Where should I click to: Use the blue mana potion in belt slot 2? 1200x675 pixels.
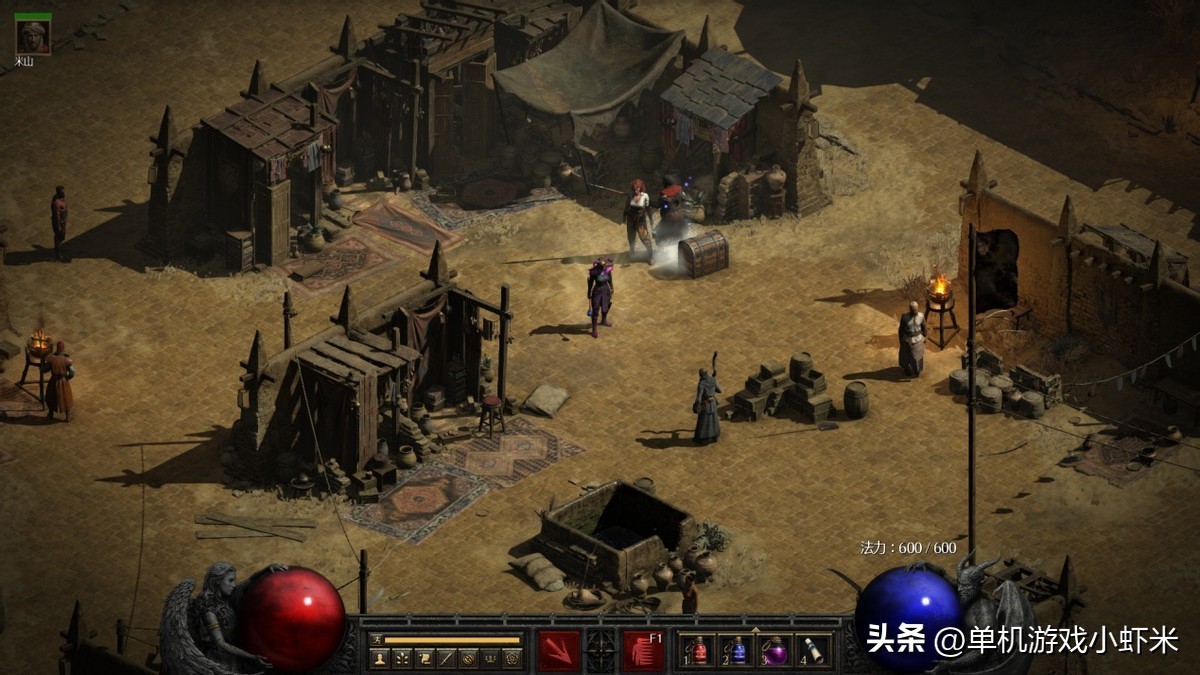(x=737, y=651)
